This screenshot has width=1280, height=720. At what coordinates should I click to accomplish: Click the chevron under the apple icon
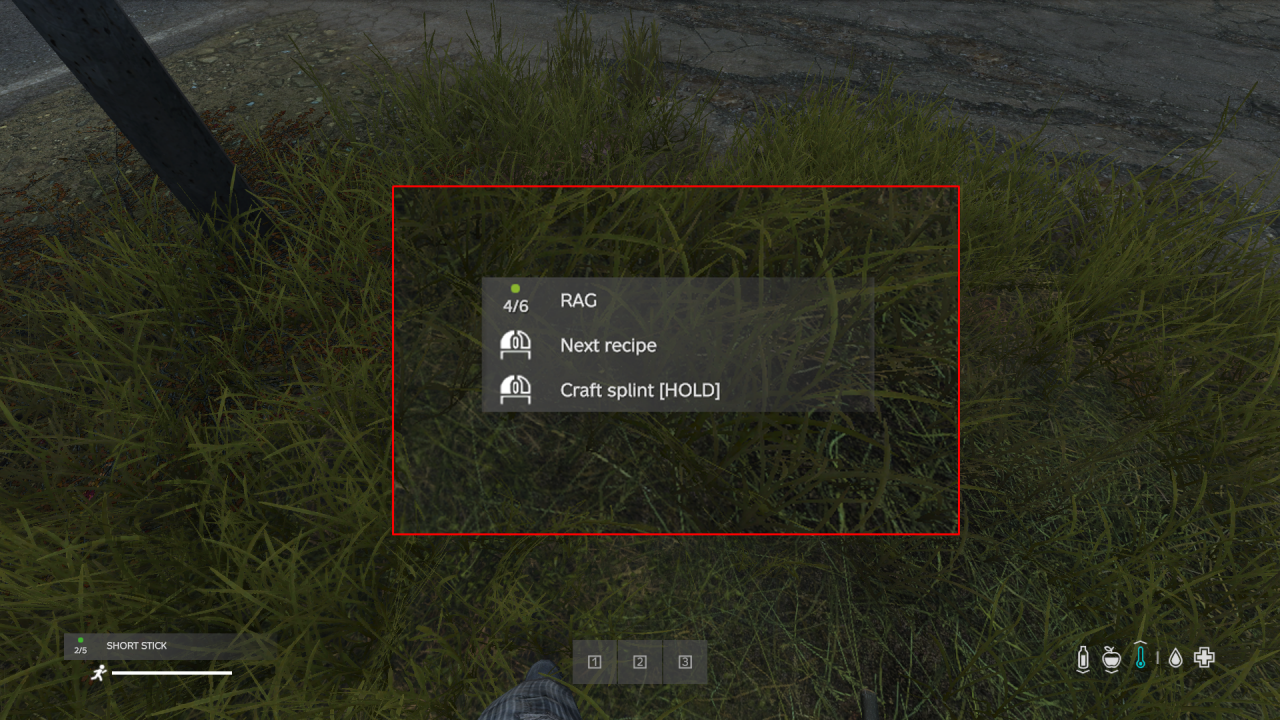[x=1111, y=672]
